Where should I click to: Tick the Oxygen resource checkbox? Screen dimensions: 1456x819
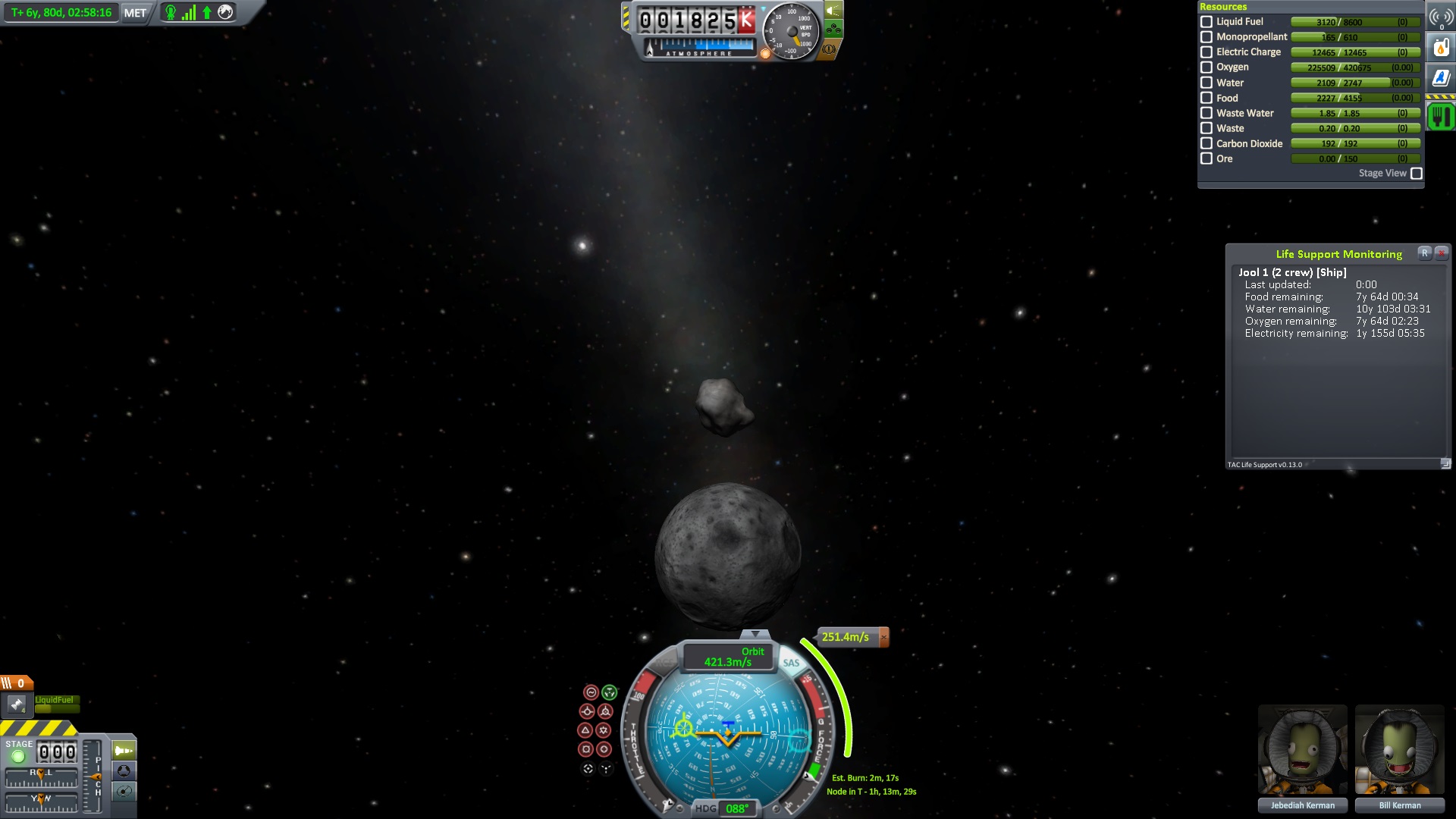1207,67
